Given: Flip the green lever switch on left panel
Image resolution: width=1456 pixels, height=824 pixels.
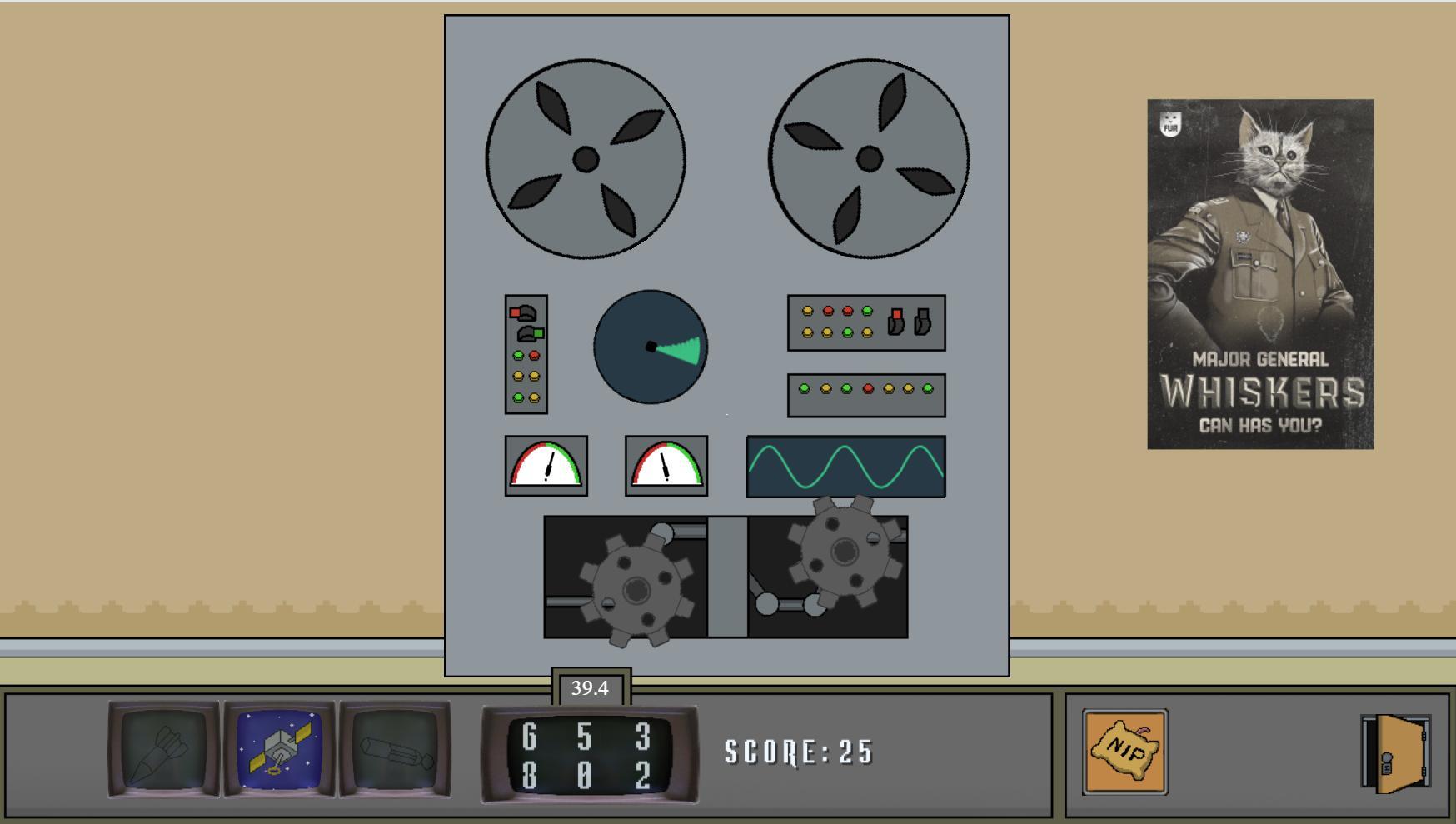Looking at the screenshot, I should (529, 332).
